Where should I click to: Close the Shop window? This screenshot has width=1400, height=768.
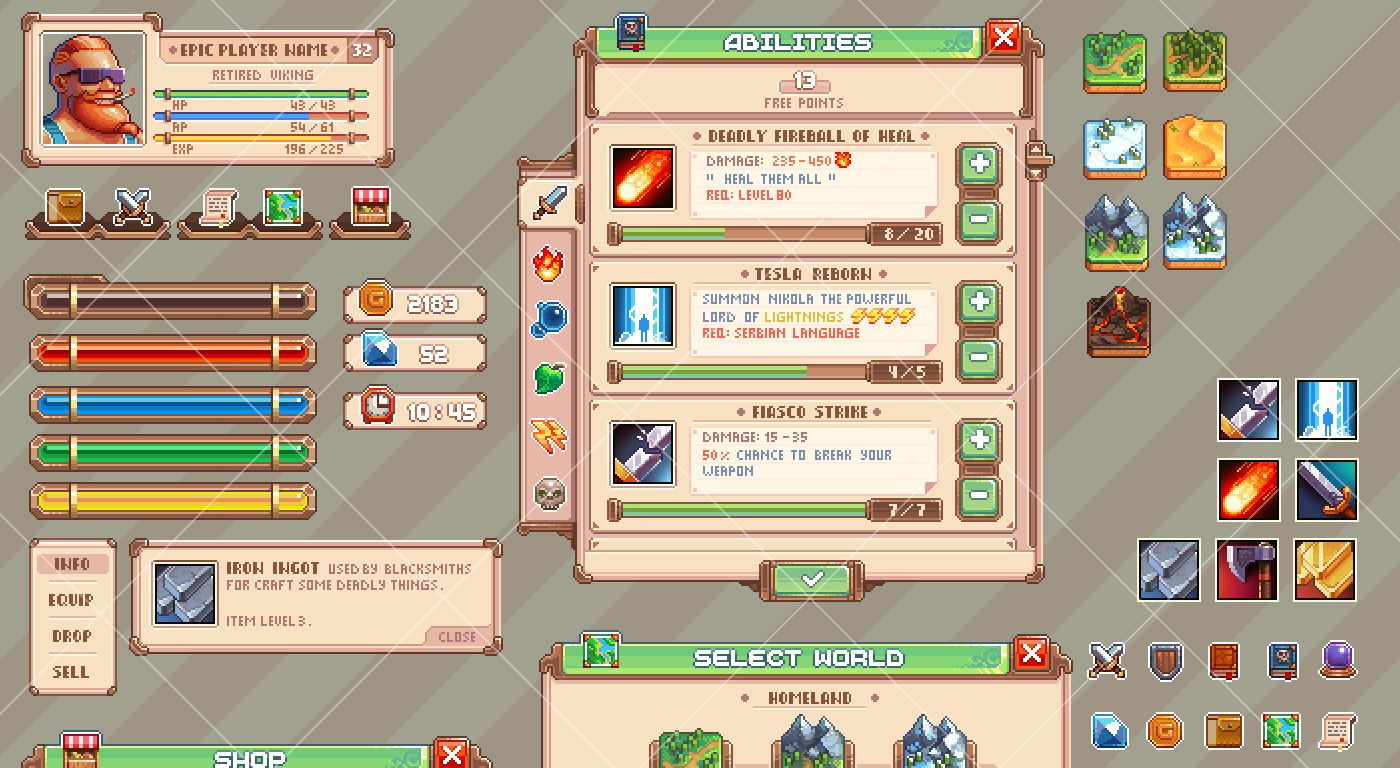[452, 753]
